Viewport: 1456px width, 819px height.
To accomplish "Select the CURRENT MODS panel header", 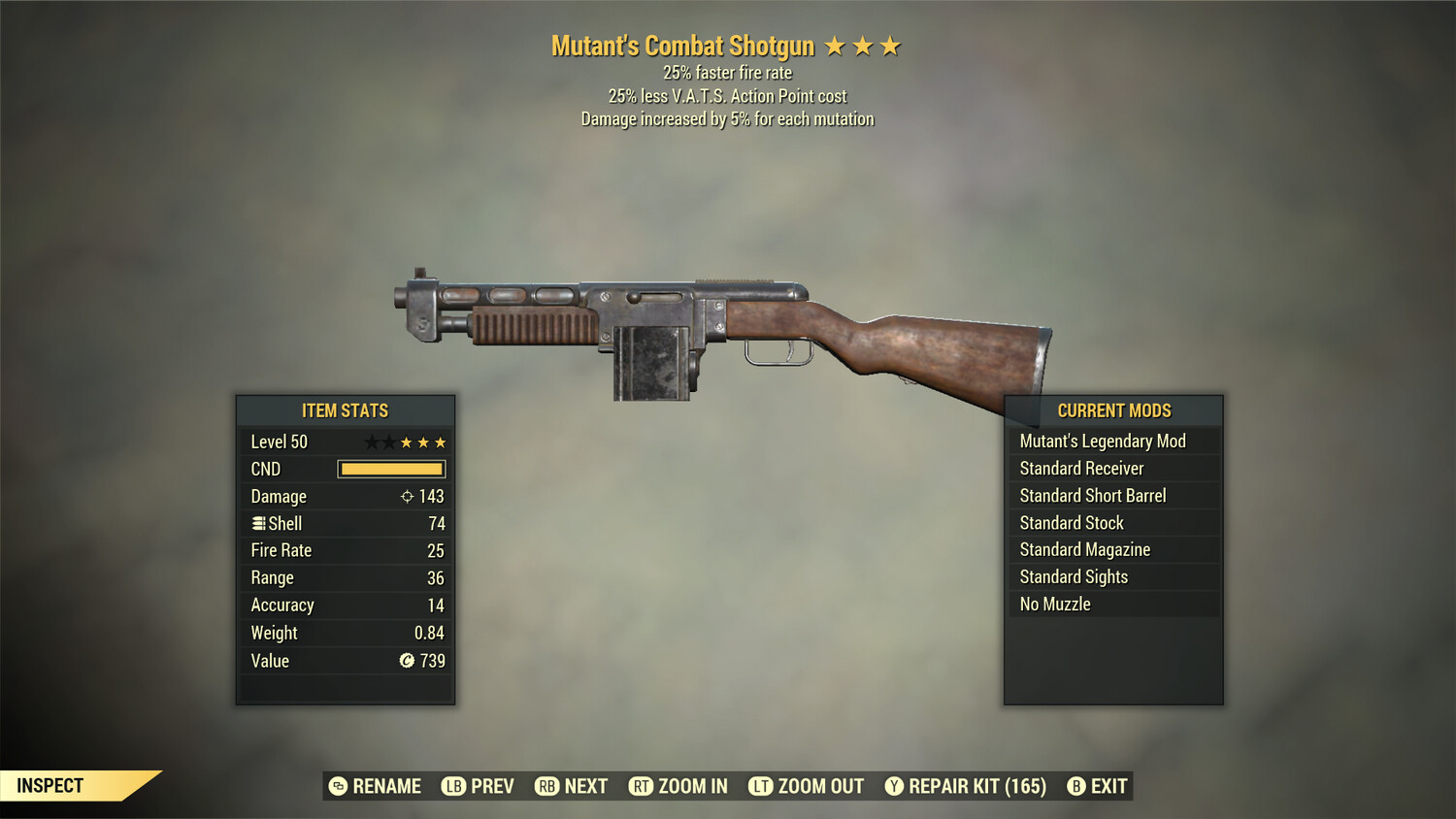I will [1113, 410].
